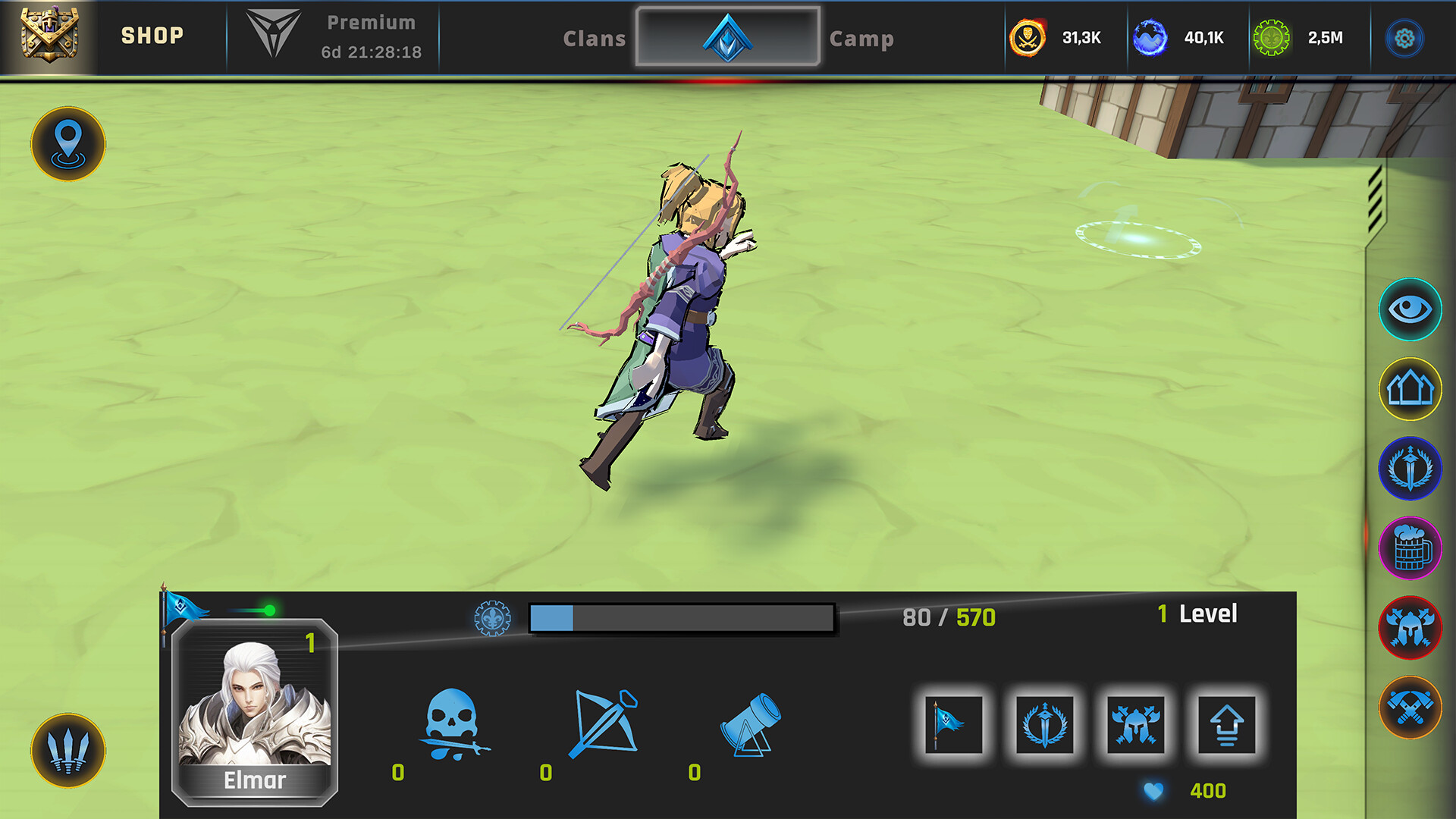Open the Shop
1456x819 pixels.
pyautogui.click(x=152, y=35)
